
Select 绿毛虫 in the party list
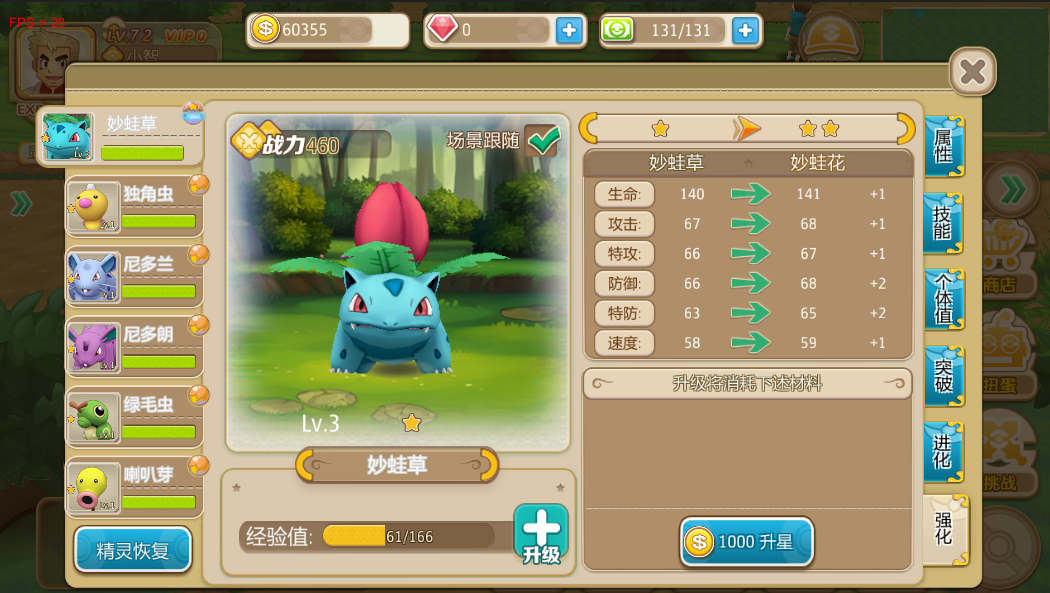tap(134, 417)
